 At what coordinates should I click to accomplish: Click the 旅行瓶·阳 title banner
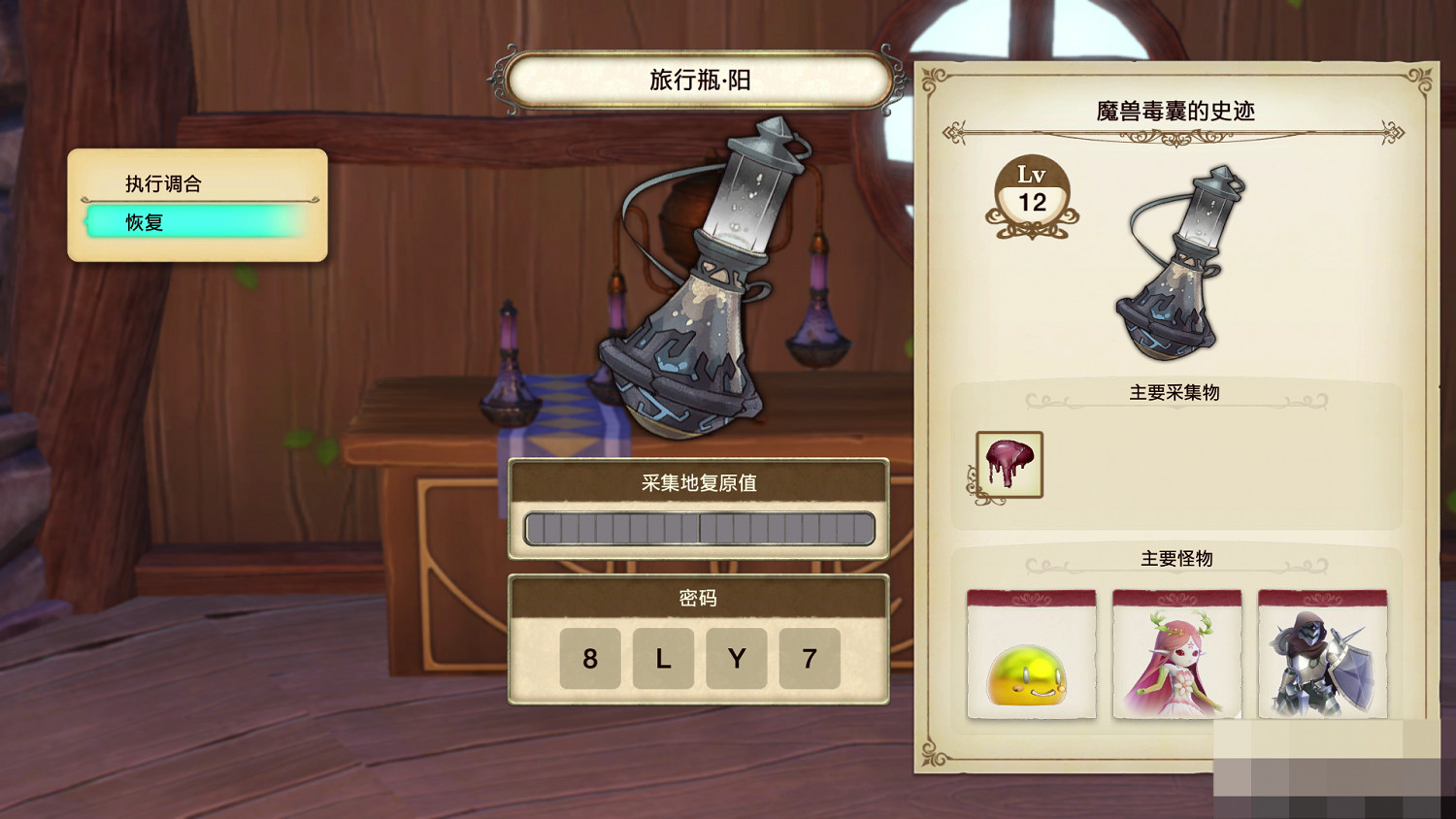[x=699, y=82]
